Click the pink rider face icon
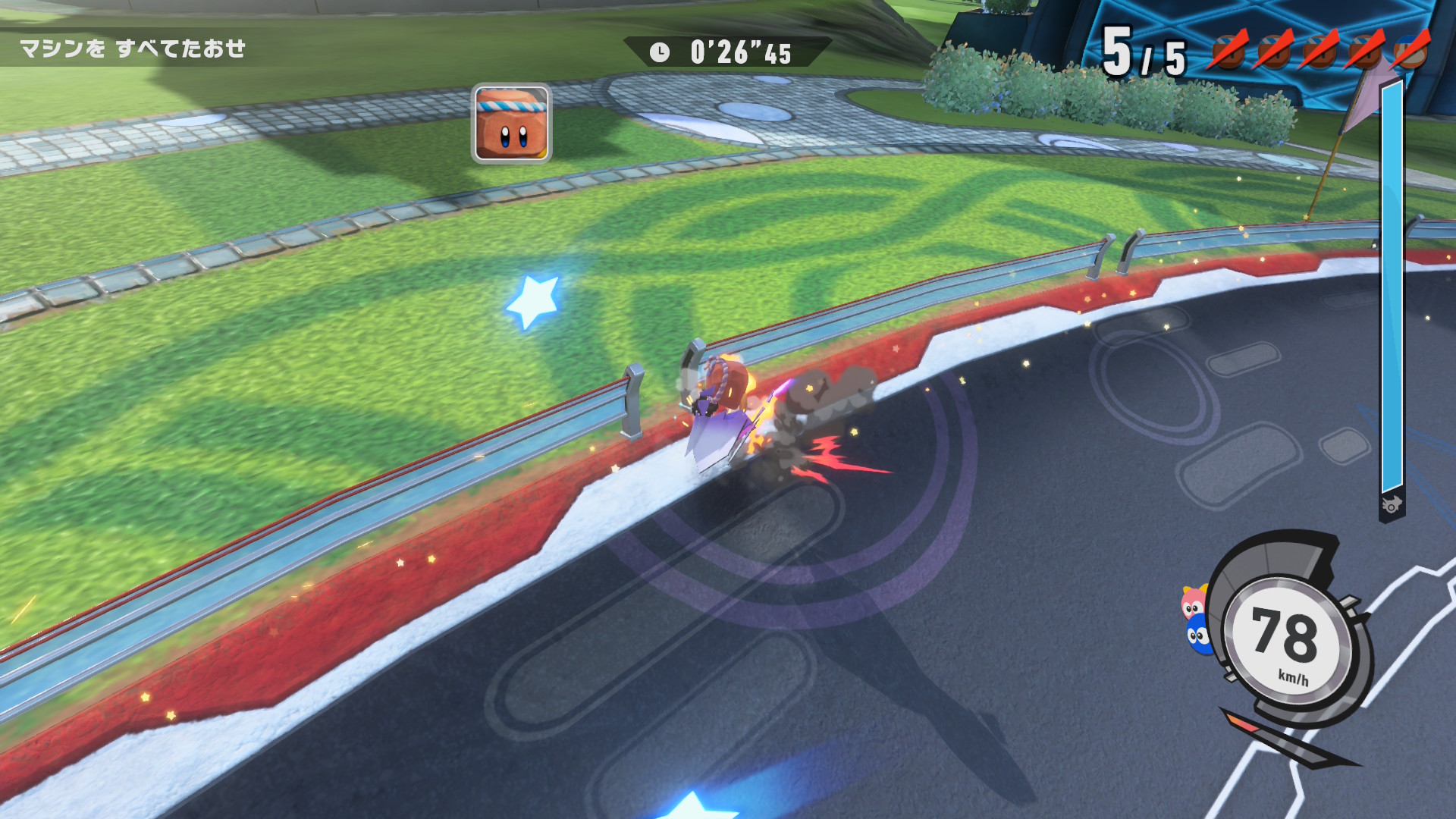 coord(1194,603)
